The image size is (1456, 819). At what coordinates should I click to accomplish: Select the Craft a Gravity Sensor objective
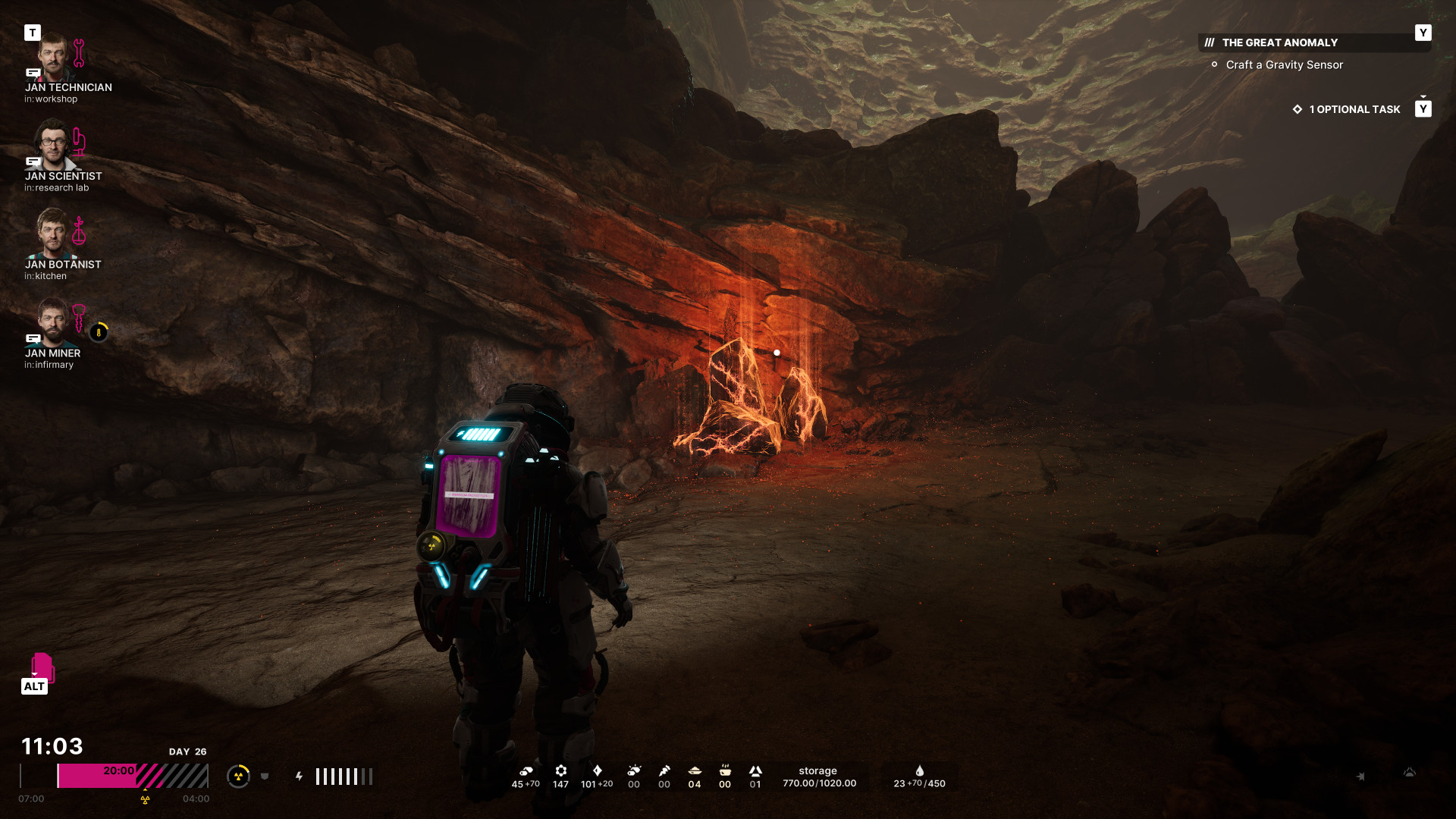click(x=1284, y=65)
